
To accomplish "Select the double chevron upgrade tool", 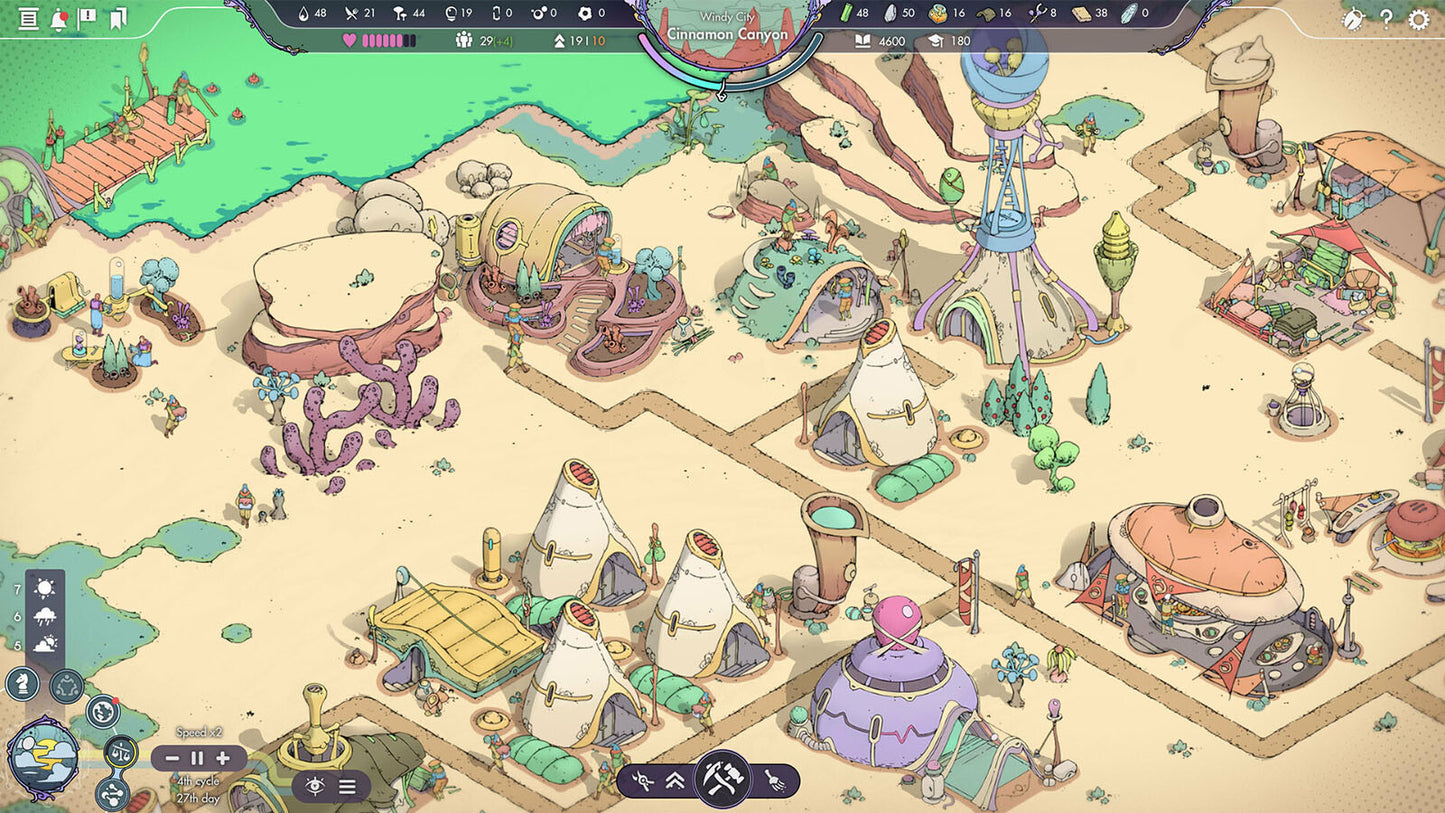I will point(675,781).
